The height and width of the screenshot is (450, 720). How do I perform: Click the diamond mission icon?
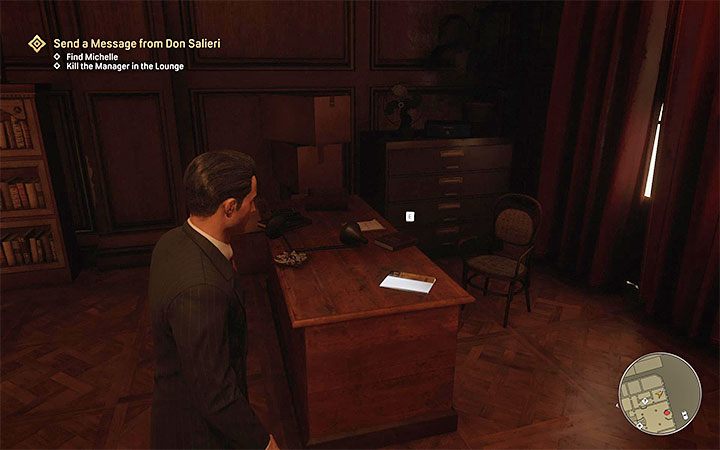coord(37,43)
